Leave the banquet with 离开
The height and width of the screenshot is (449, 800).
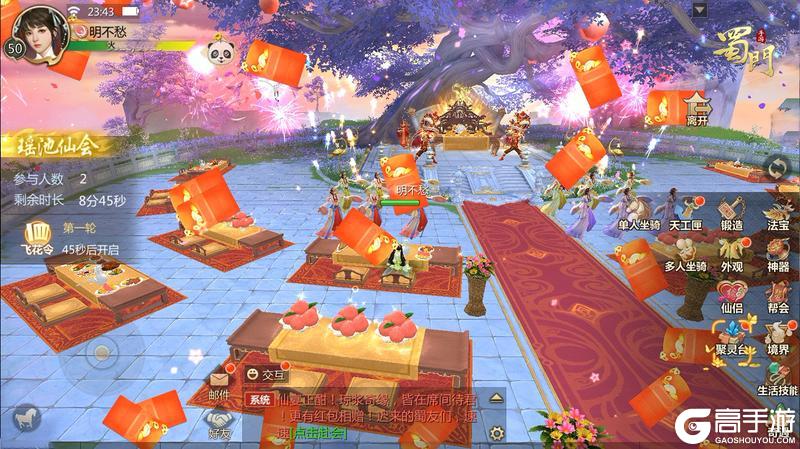click(x=697, y=107)
